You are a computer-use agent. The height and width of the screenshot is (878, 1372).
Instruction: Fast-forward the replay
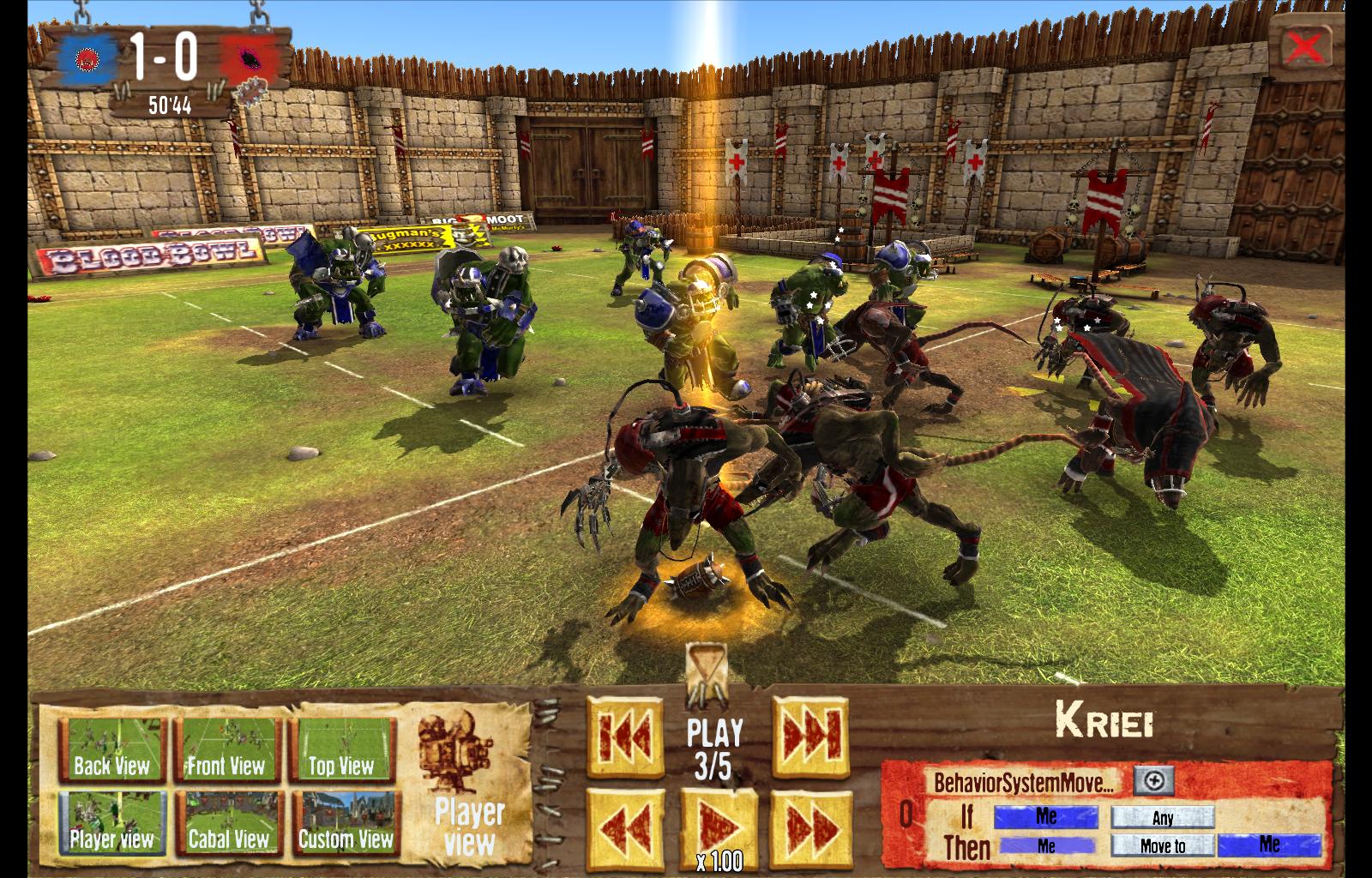pos(809,828)
